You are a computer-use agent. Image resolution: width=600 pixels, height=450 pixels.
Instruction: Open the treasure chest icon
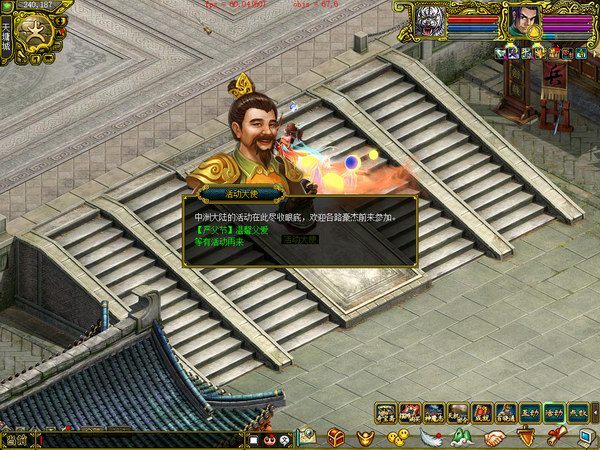point(336,437)
